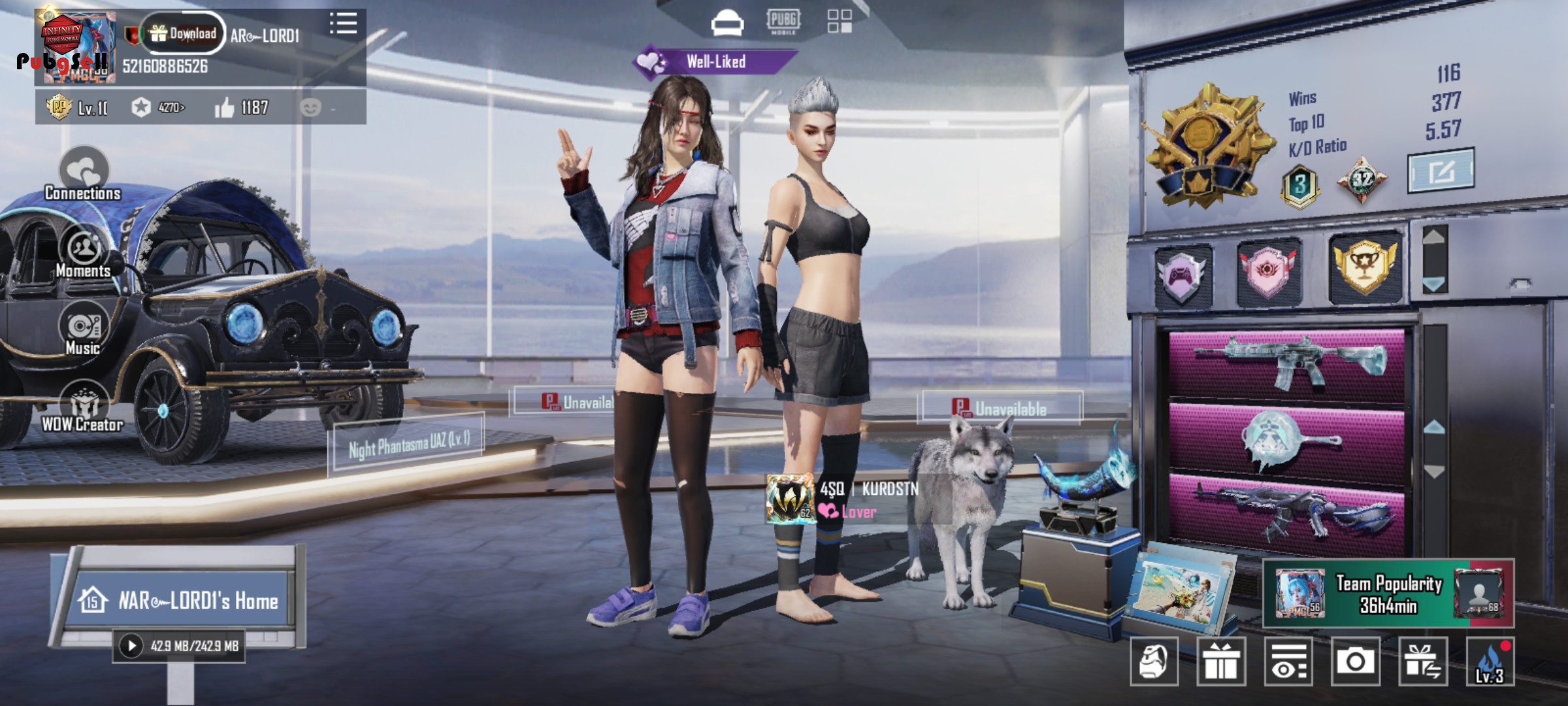Open the Team Popularity banner
The image size is (1568, 706).
click(x=1388, y=594)
